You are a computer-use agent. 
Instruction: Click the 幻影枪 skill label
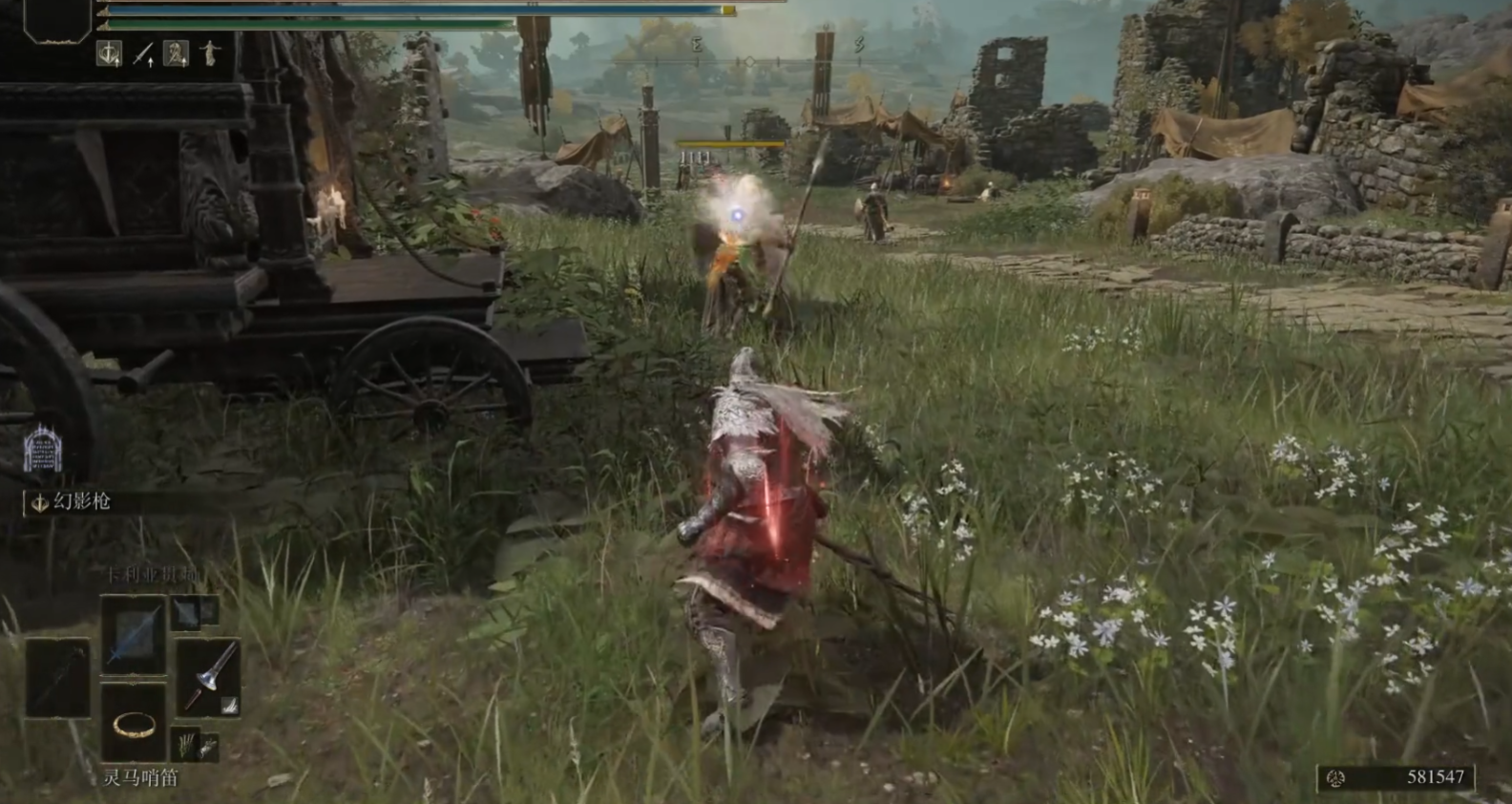[81, 502]
